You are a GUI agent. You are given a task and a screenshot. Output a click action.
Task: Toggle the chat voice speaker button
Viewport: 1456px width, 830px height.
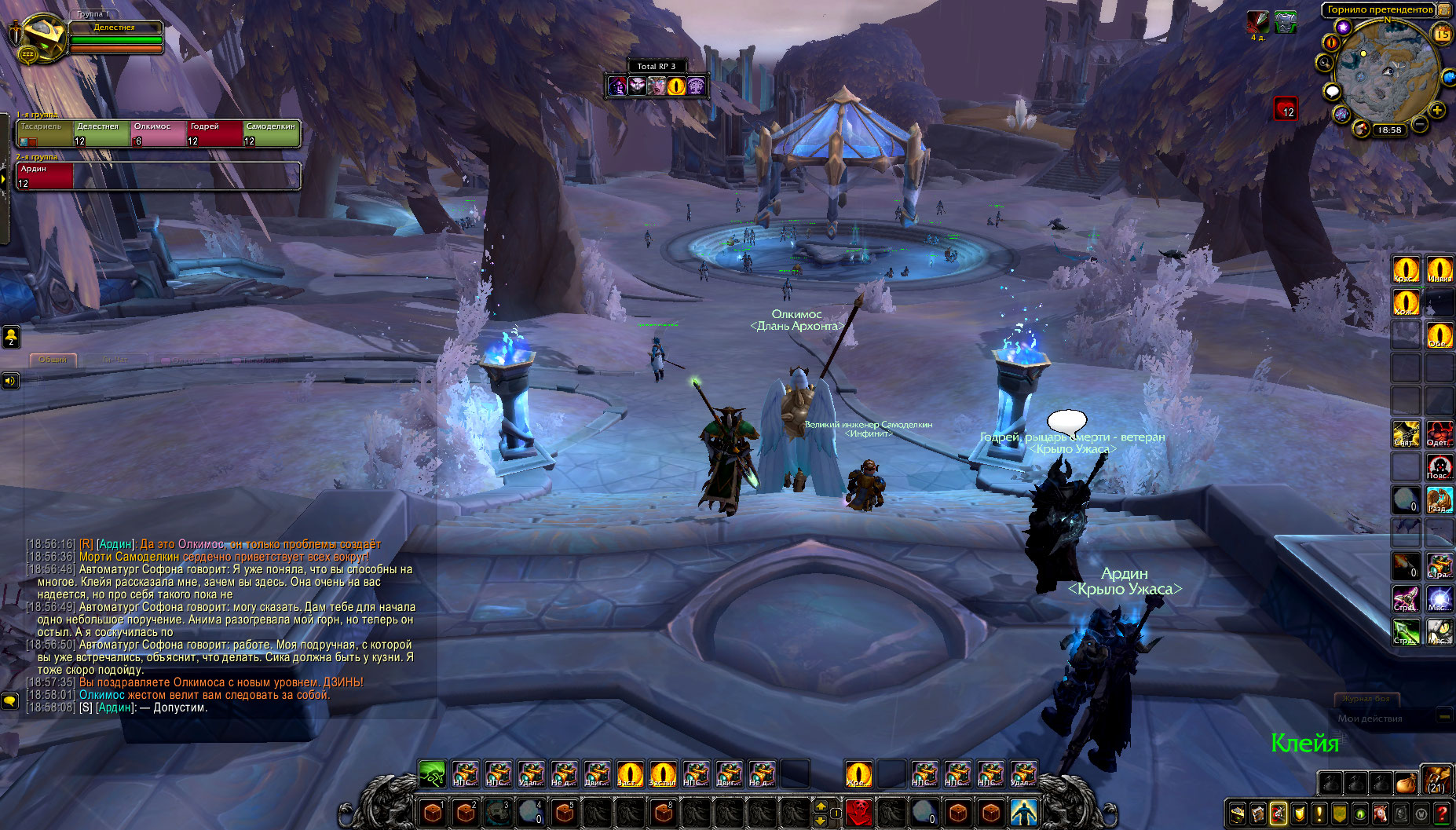9,381
